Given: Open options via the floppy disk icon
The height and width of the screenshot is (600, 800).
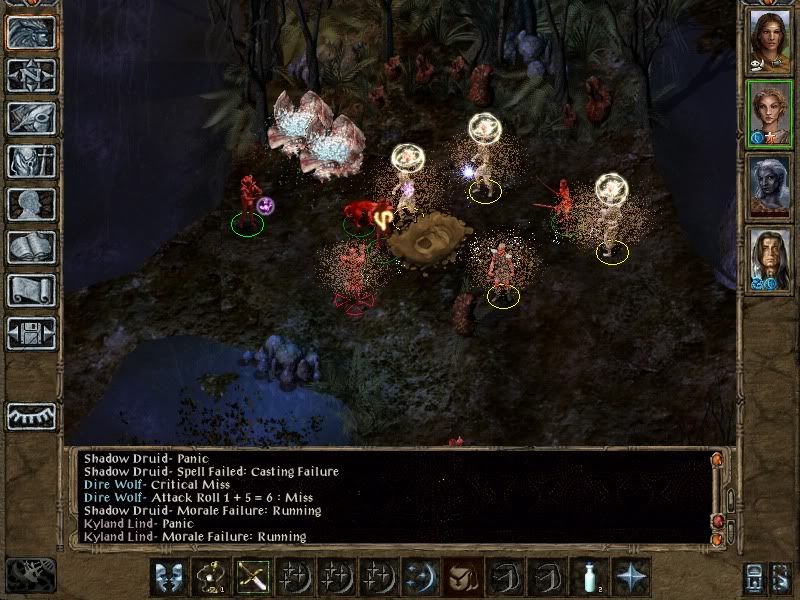Looking at the screenshot, I should (x=31, y=334).
